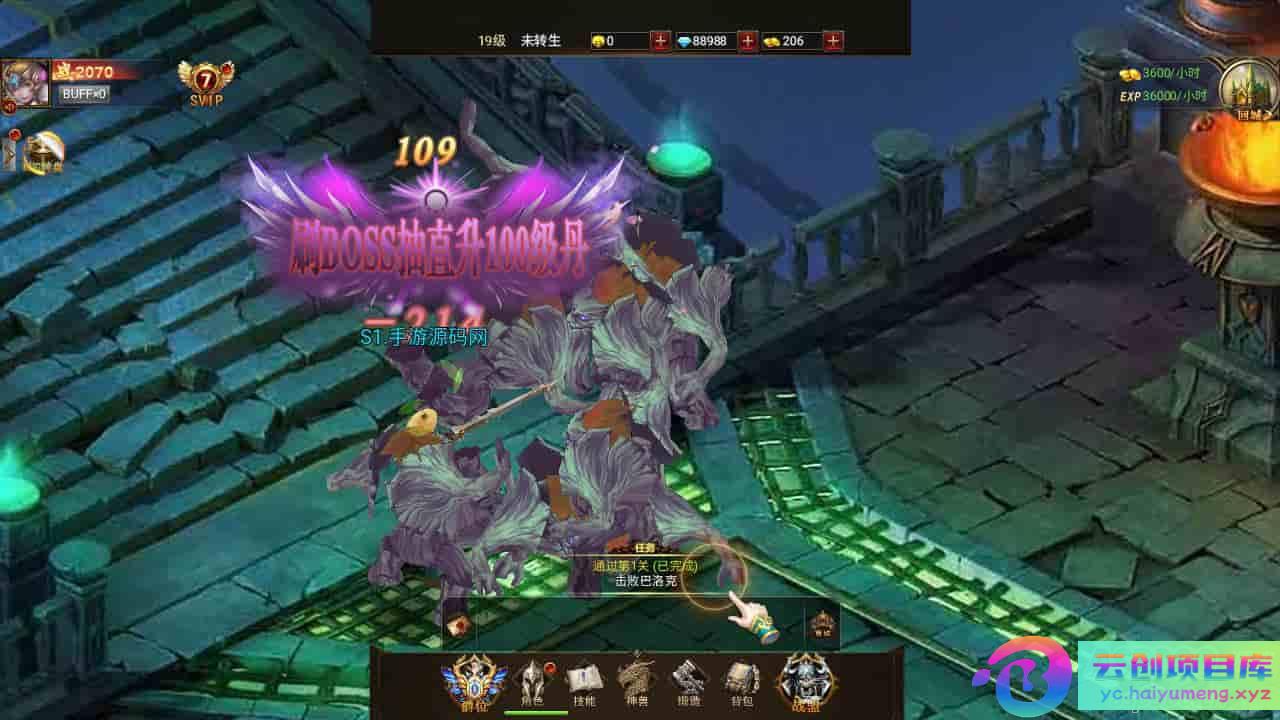The width and height of the screenshot is (1280, 720).
Task: Add gold ingots with the plus button beside 206
Action: point(834,41)
